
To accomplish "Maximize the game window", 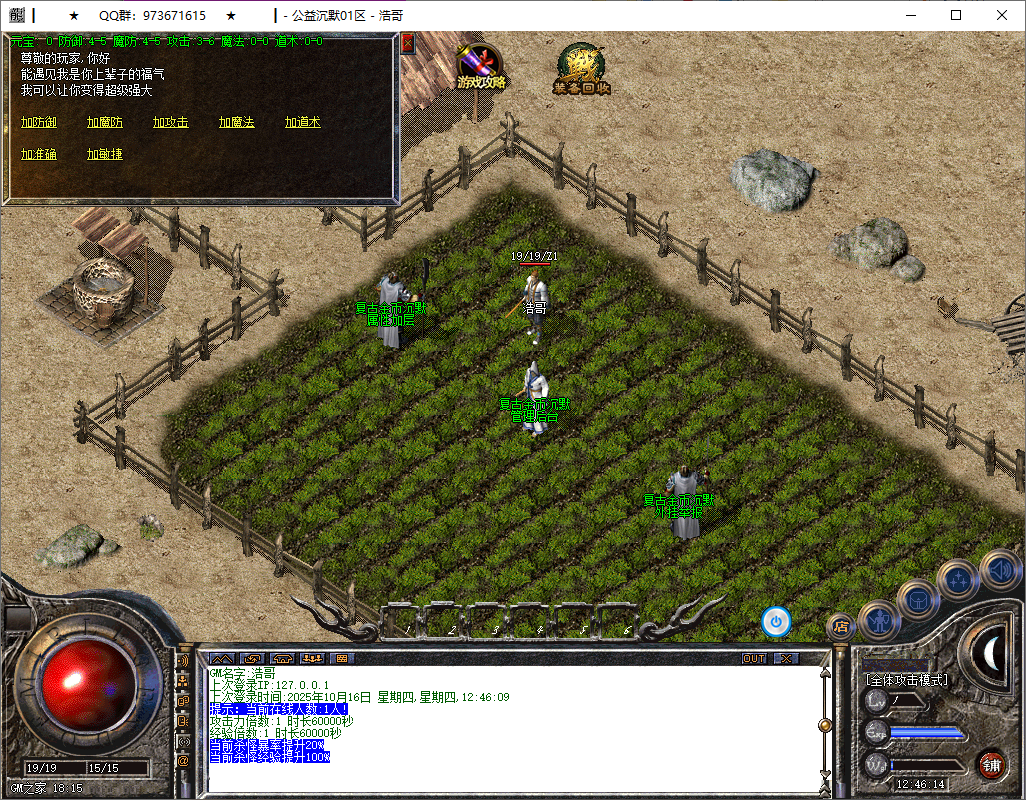I will click(x=956, y=15).
